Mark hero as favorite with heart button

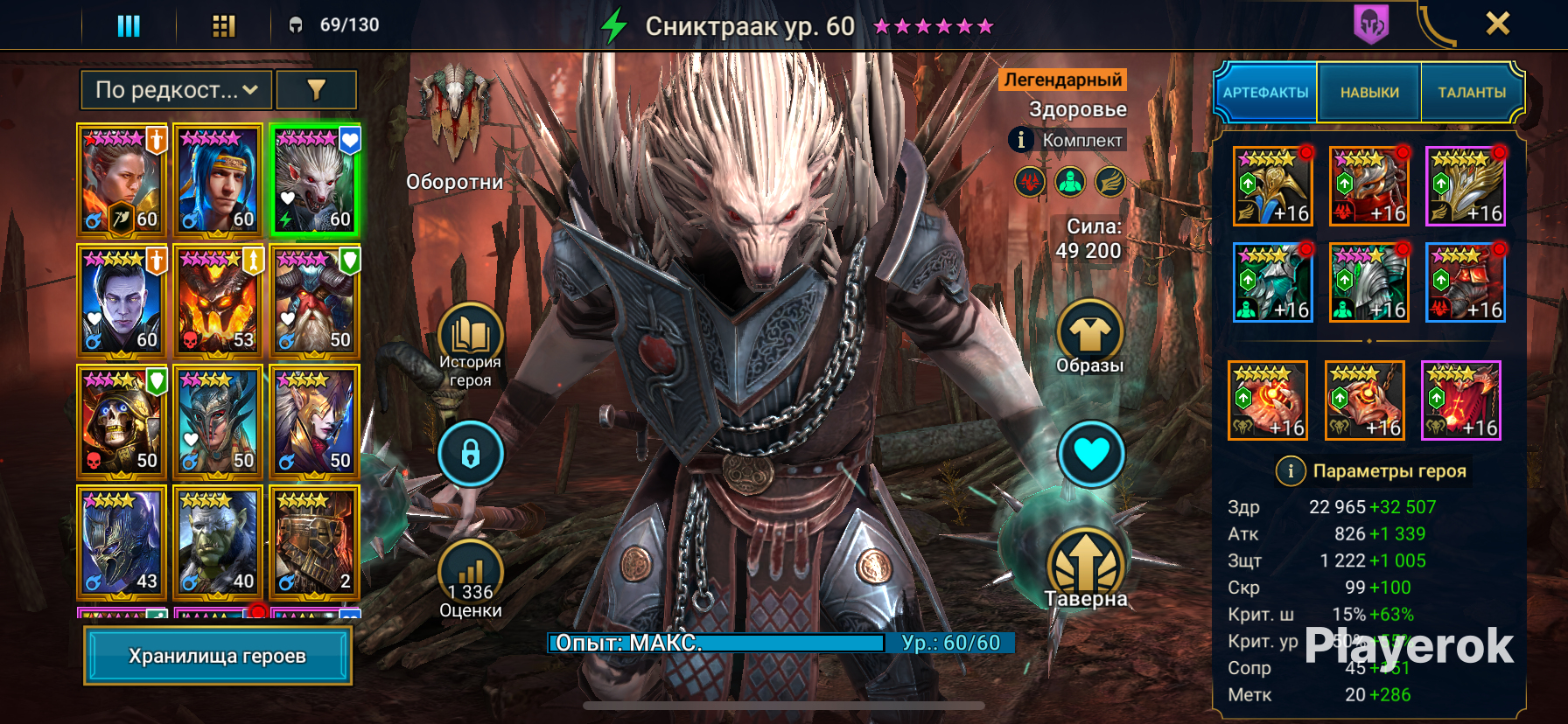1091,454
